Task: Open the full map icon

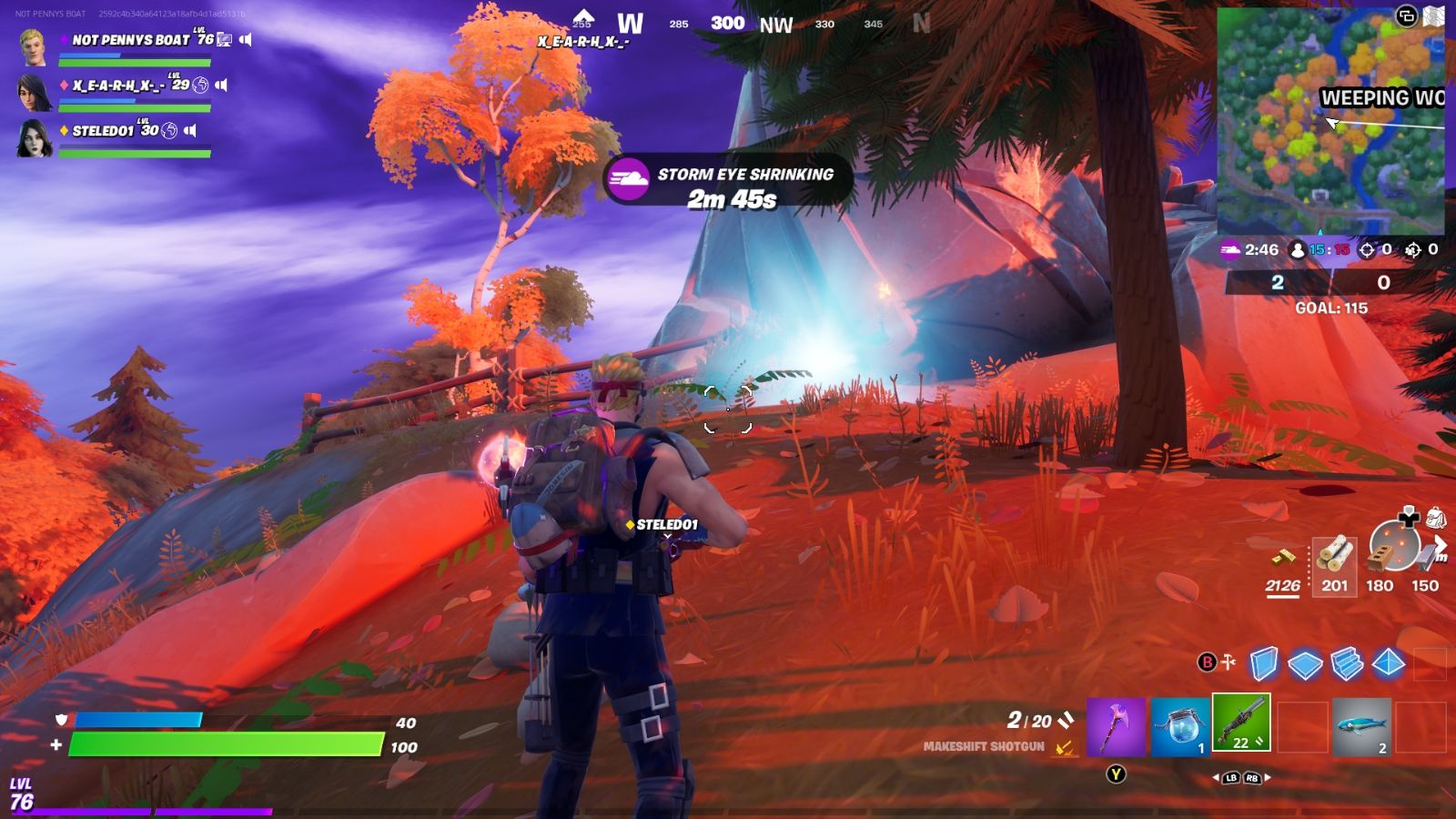Action: pyautogui.click(x=1433, y=15)
